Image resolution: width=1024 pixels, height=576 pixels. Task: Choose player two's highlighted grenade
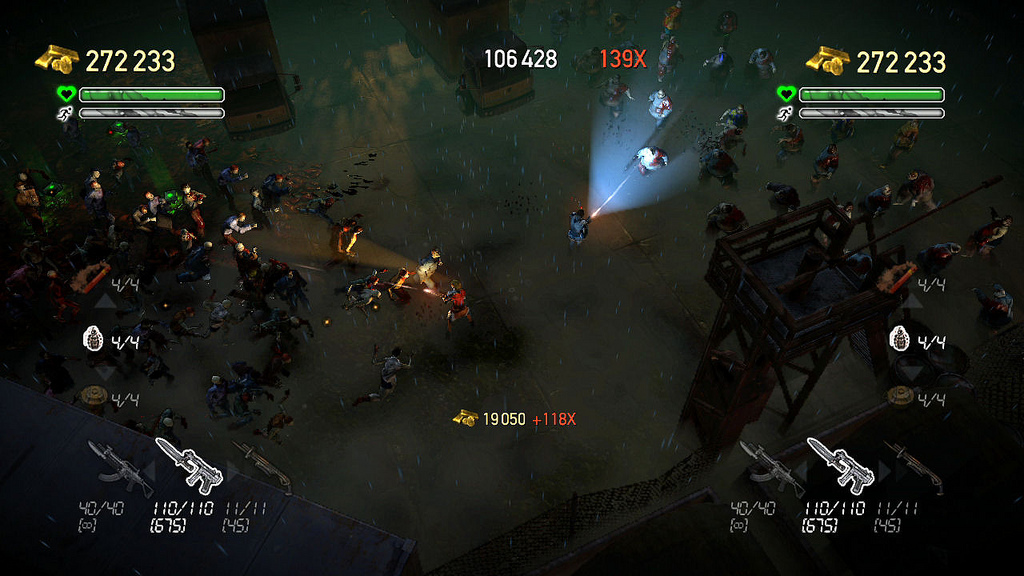coord(899,338)
